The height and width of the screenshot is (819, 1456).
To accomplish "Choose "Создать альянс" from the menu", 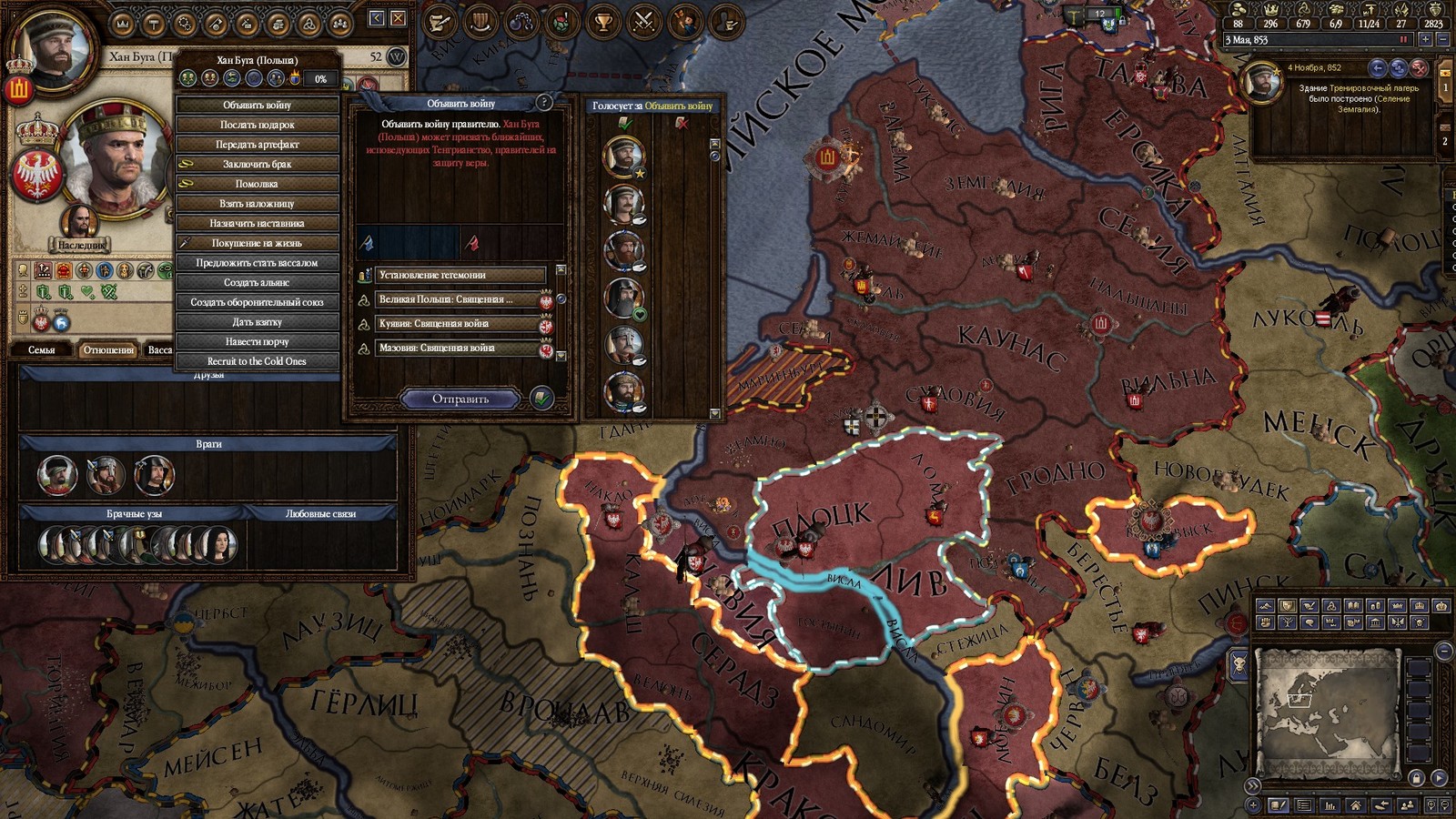I will pos(258,282).
